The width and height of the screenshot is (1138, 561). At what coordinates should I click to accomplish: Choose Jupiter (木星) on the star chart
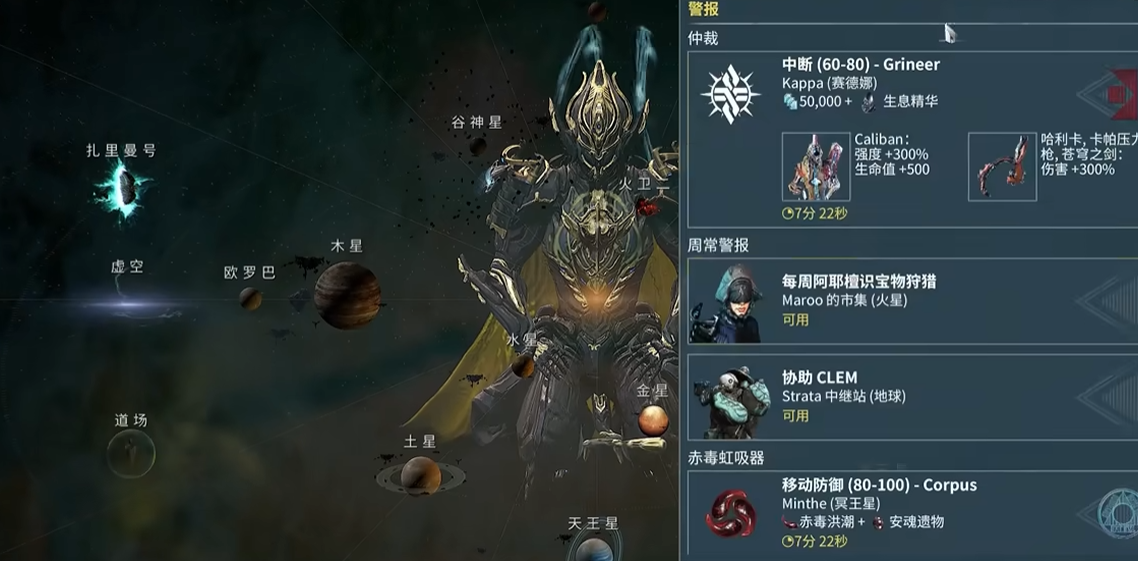[x=347, y=295]
